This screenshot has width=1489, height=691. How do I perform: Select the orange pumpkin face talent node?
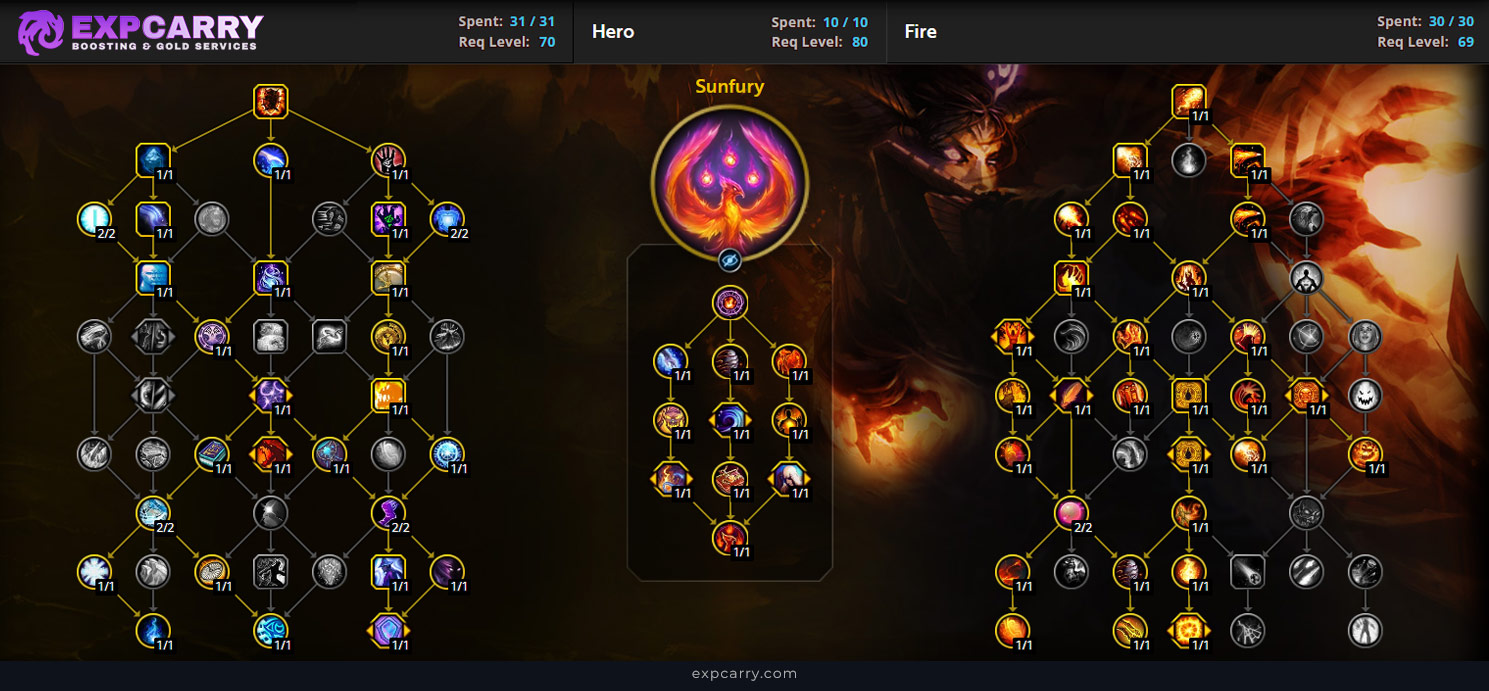(x=1364, y=454)
